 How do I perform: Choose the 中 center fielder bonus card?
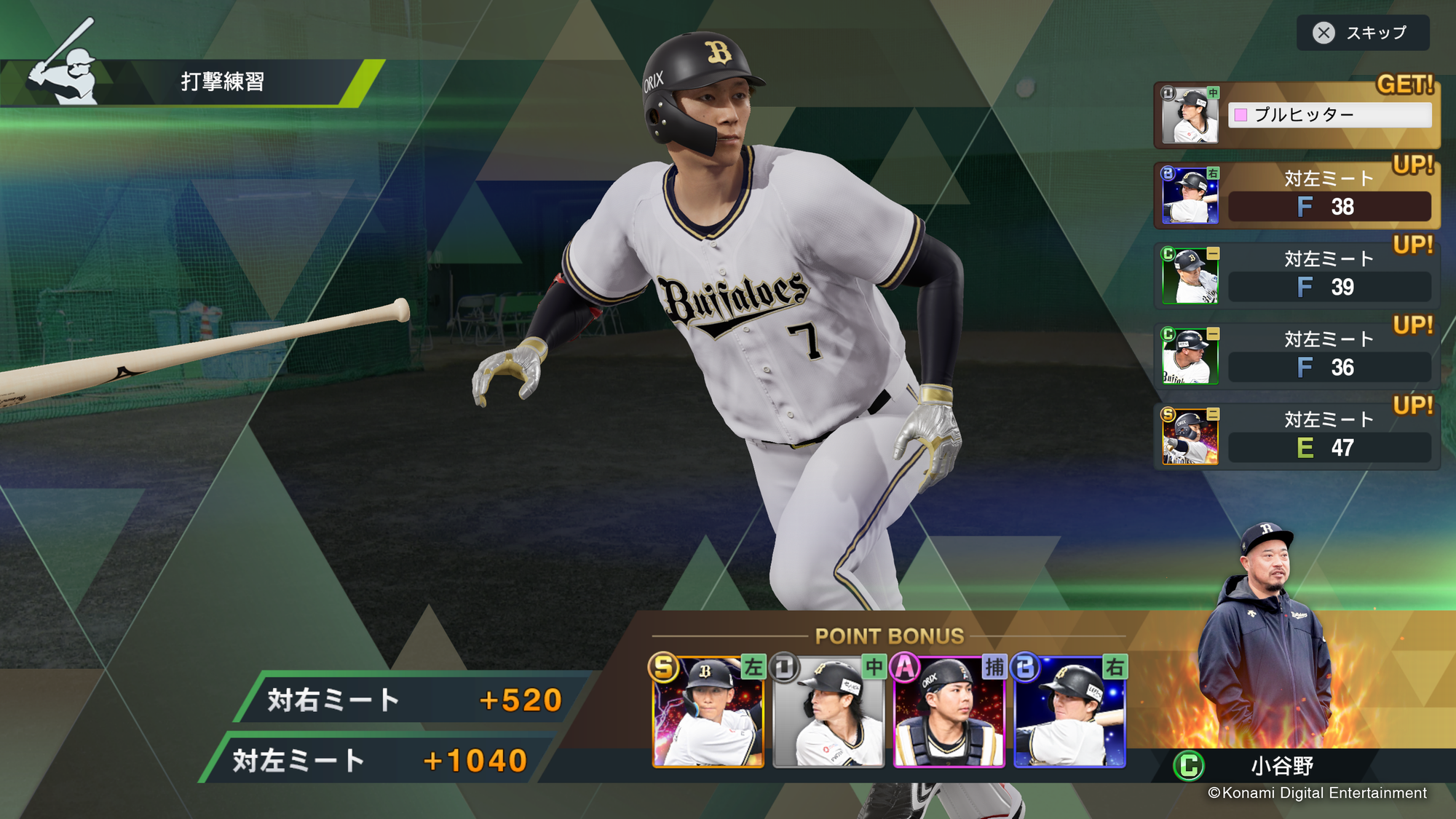[828, 712]
